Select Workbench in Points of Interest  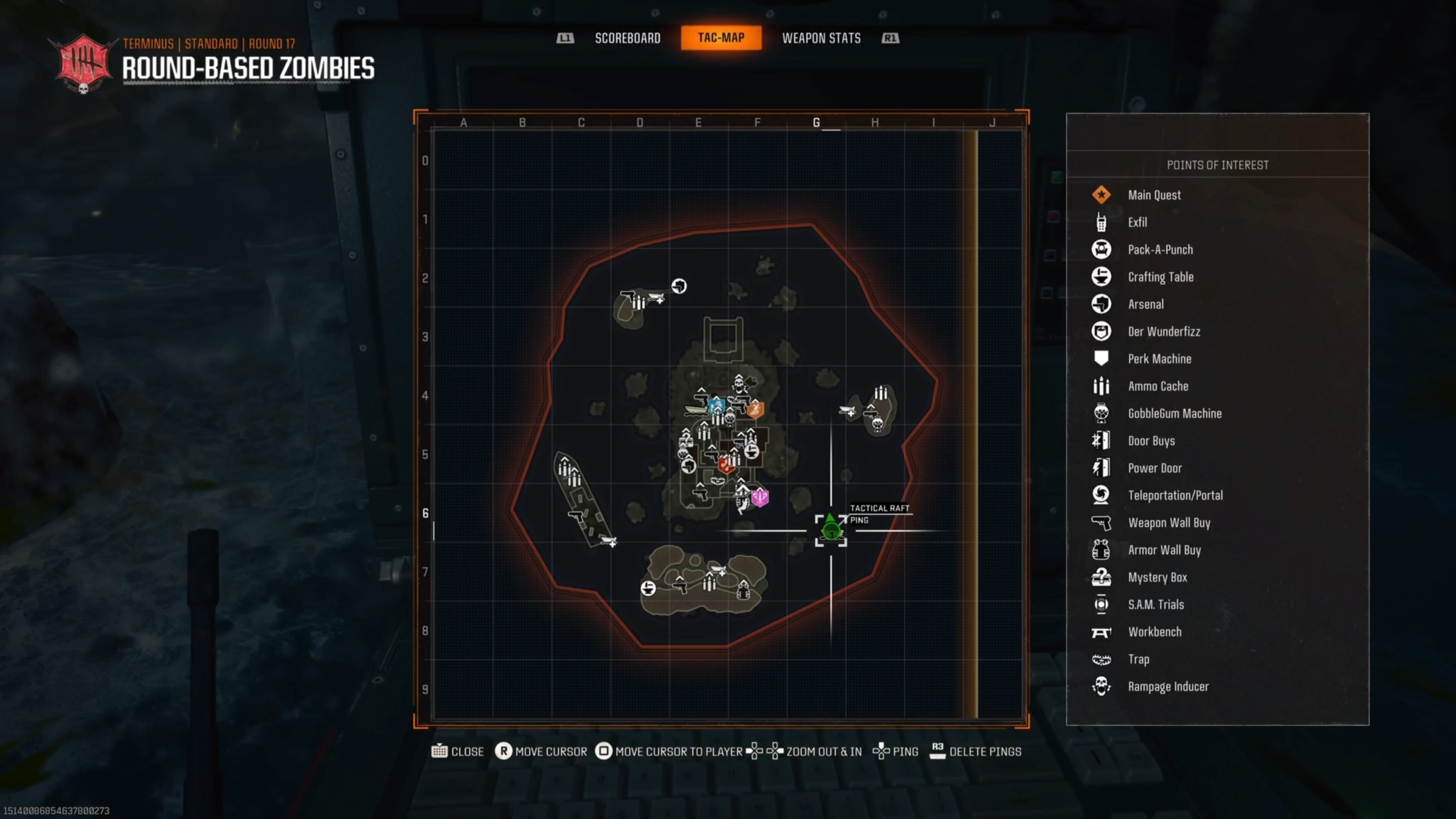1154,632
